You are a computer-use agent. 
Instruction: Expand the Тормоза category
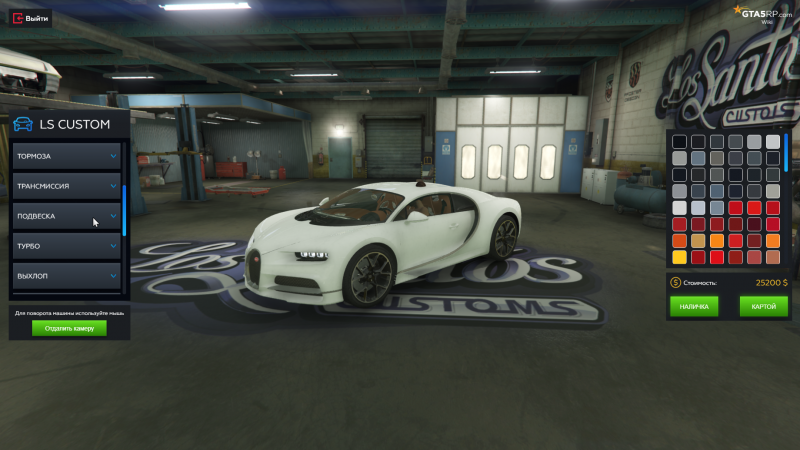pos(67,156)
